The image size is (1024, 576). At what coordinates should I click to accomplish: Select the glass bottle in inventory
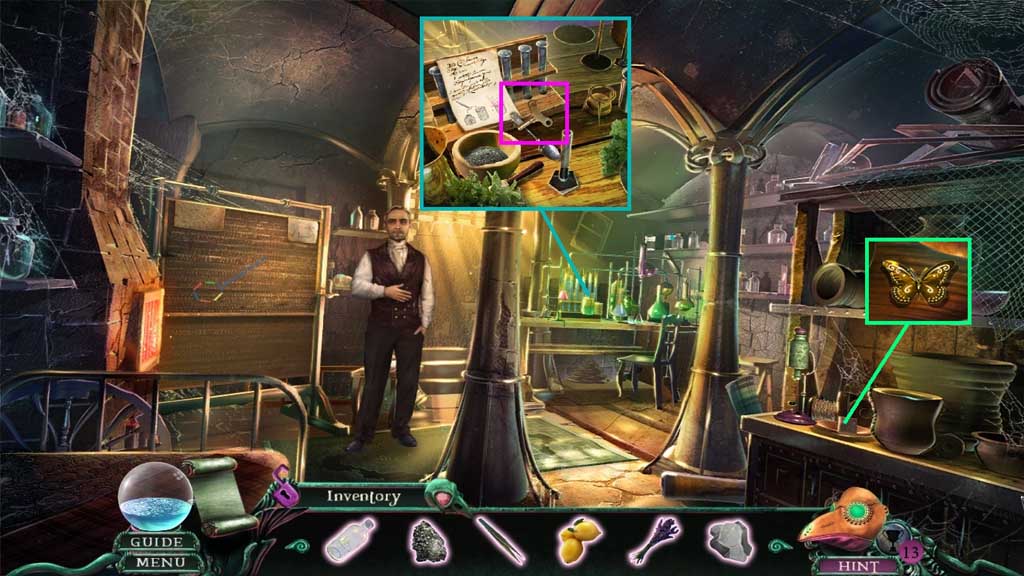[x=350, y=540]
